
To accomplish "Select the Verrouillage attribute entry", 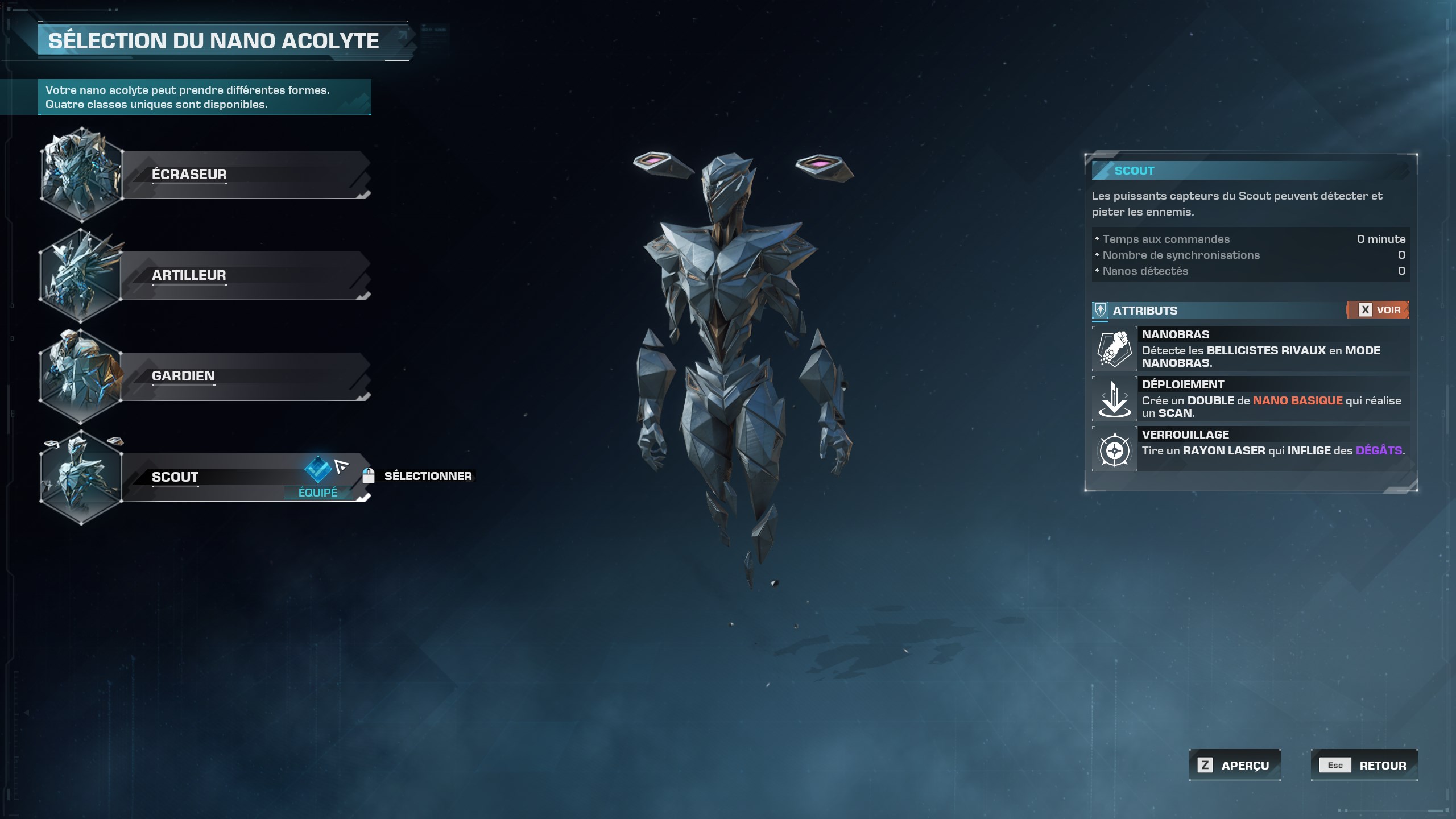I will coord(1251,449).
